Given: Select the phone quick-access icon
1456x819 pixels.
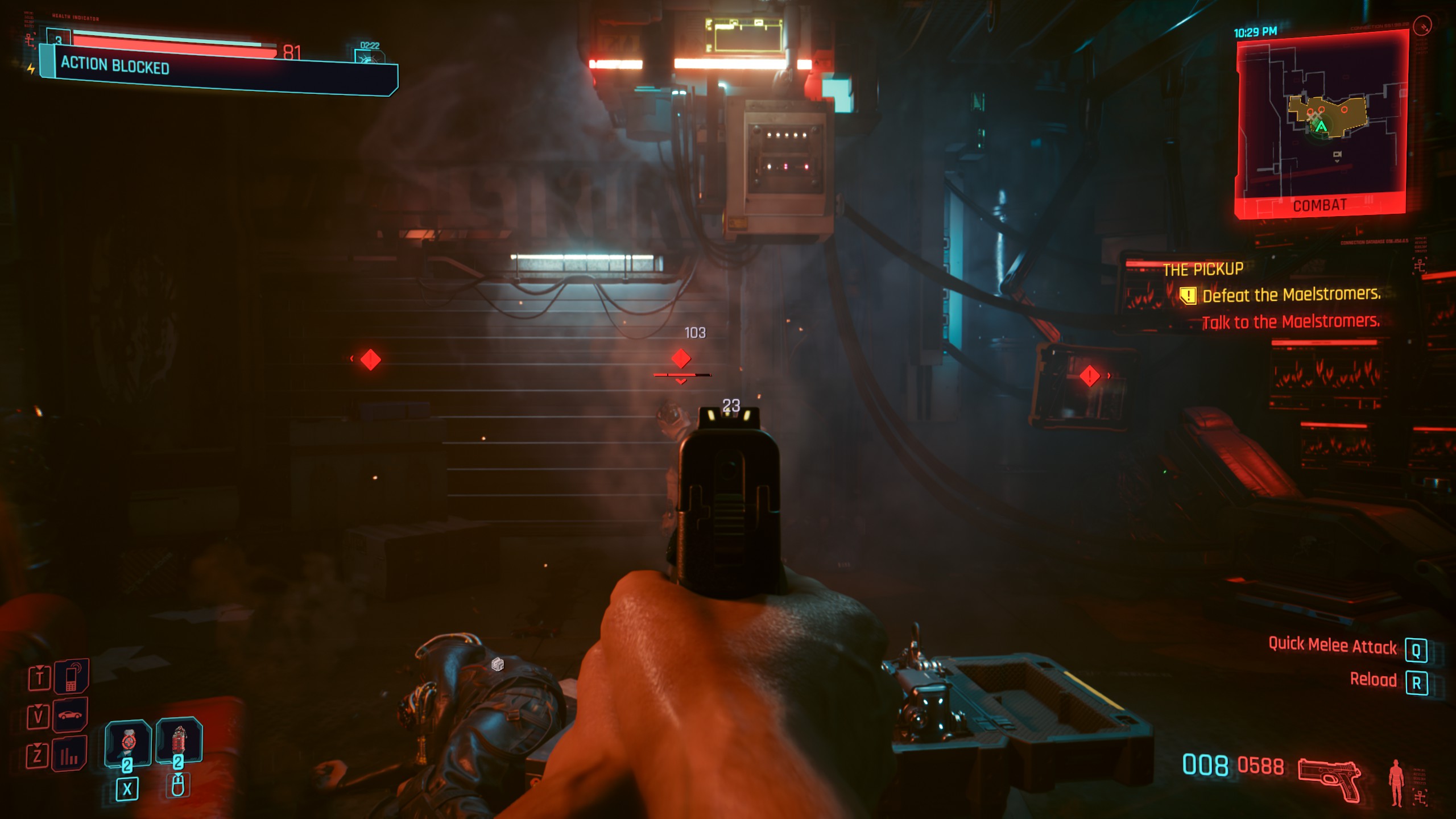Looking at the screenshot, I should click(x=71, y=676).
